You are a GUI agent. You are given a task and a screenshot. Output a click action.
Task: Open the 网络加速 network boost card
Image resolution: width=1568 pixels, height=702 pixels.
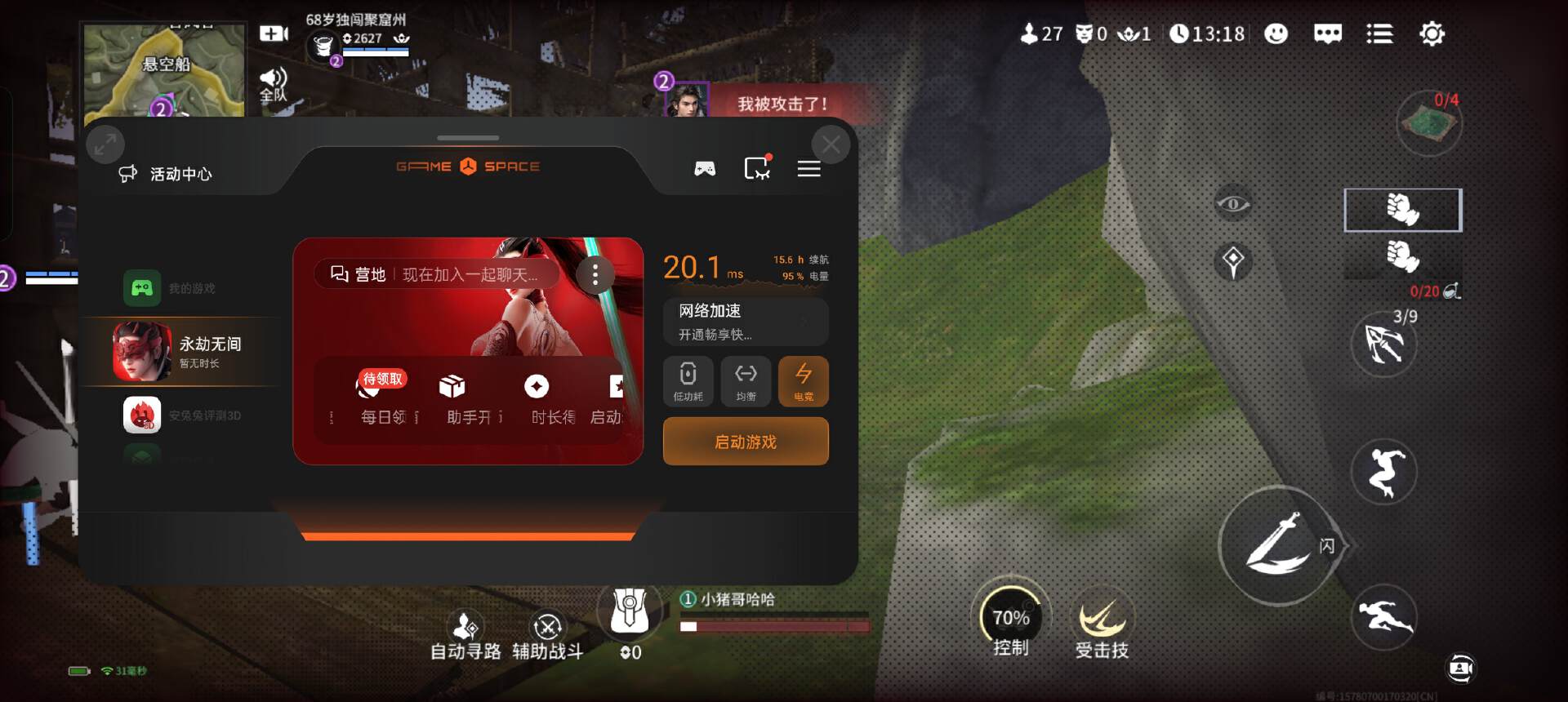(746, 322)
